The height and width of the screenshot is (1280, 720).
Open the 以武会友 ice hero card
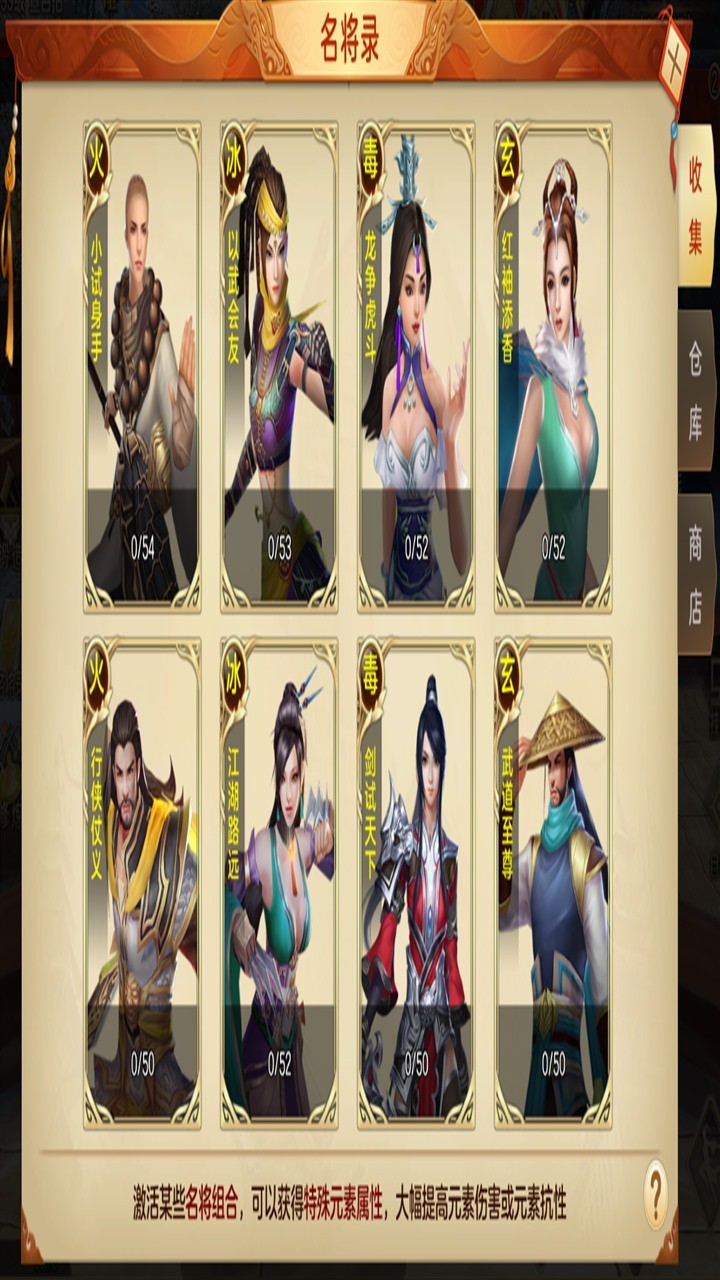(x=279, y=366)
